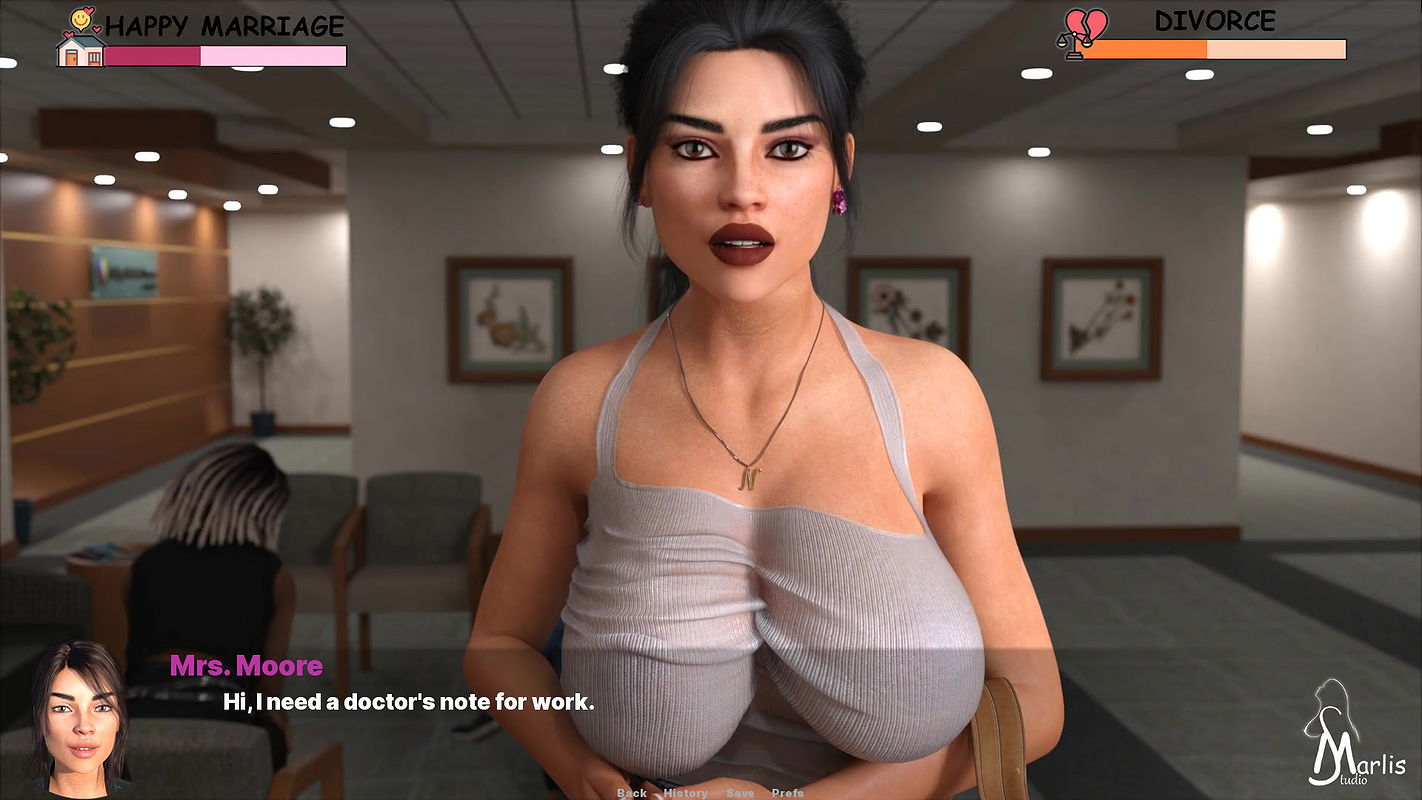Click the smiley face Happy Marriage icon
Screen dimensions: 1422x800
(80, 20)
